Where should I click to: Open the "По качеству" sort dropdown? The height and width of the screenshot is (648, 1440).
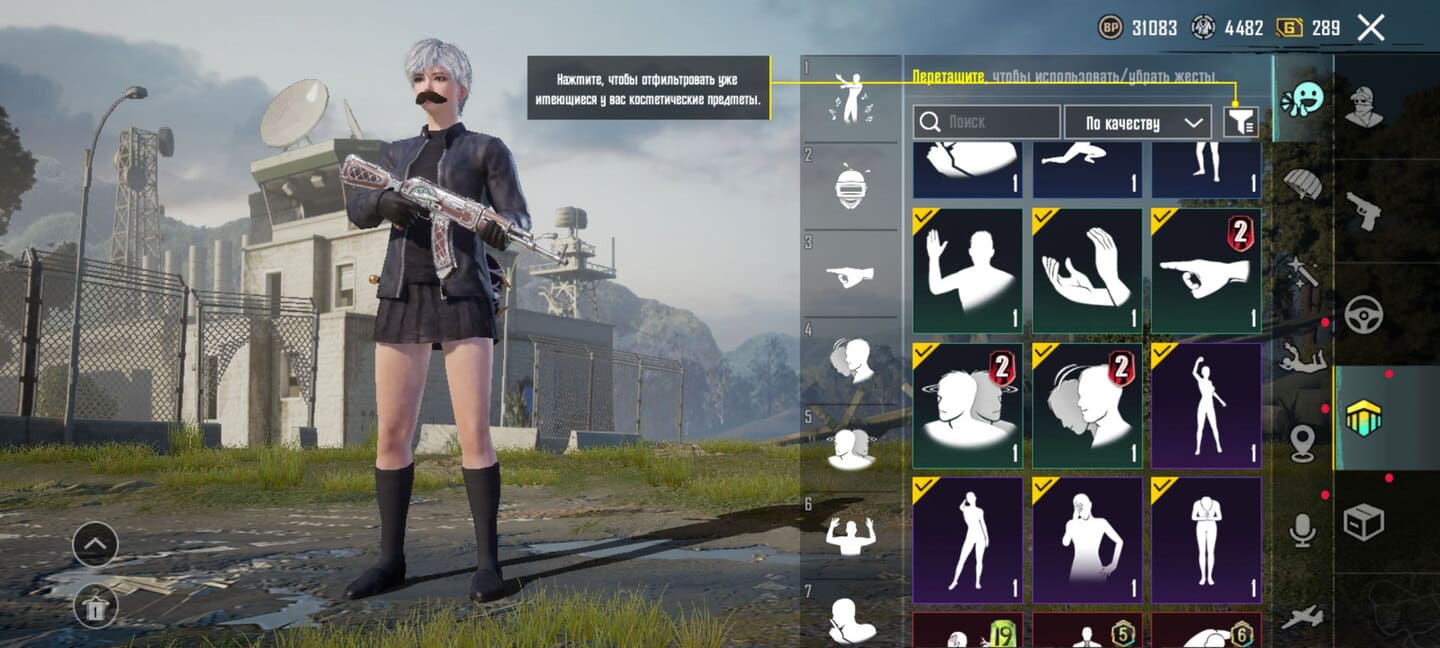(1139, 122)
